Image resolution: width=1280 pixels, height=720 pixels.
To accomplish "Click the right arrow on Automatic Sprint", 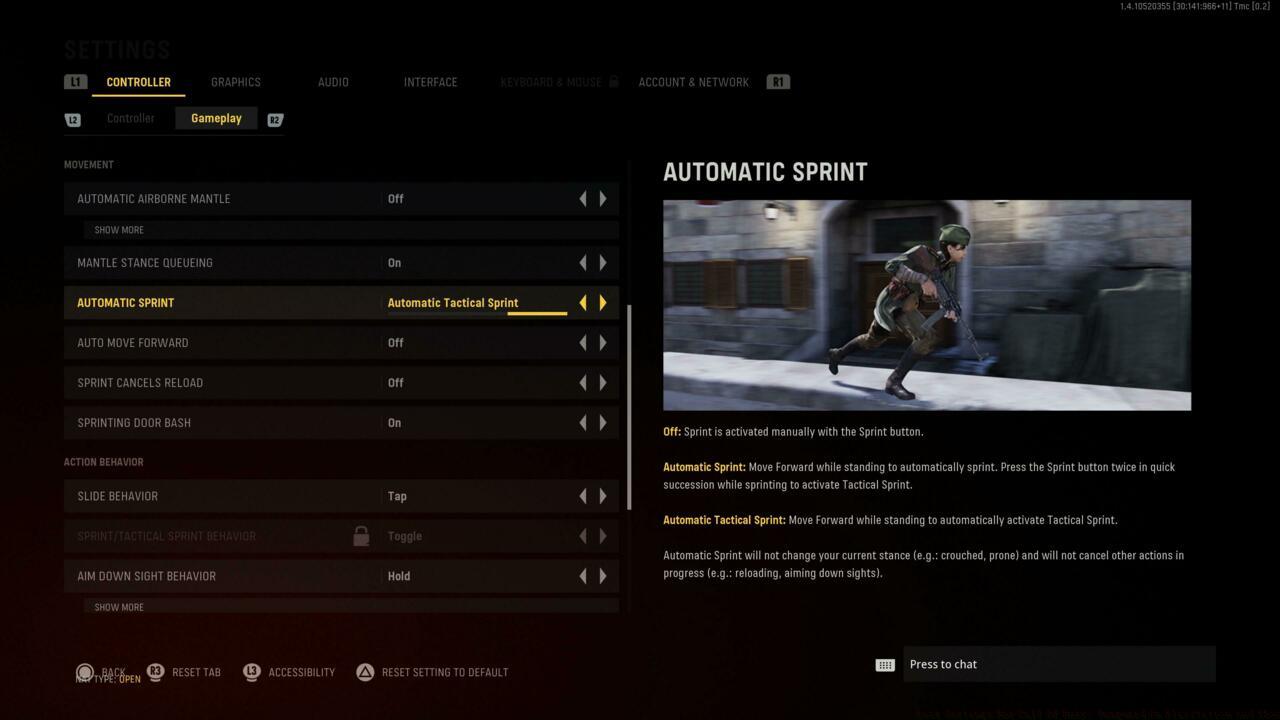I will (x=603, y=302).
